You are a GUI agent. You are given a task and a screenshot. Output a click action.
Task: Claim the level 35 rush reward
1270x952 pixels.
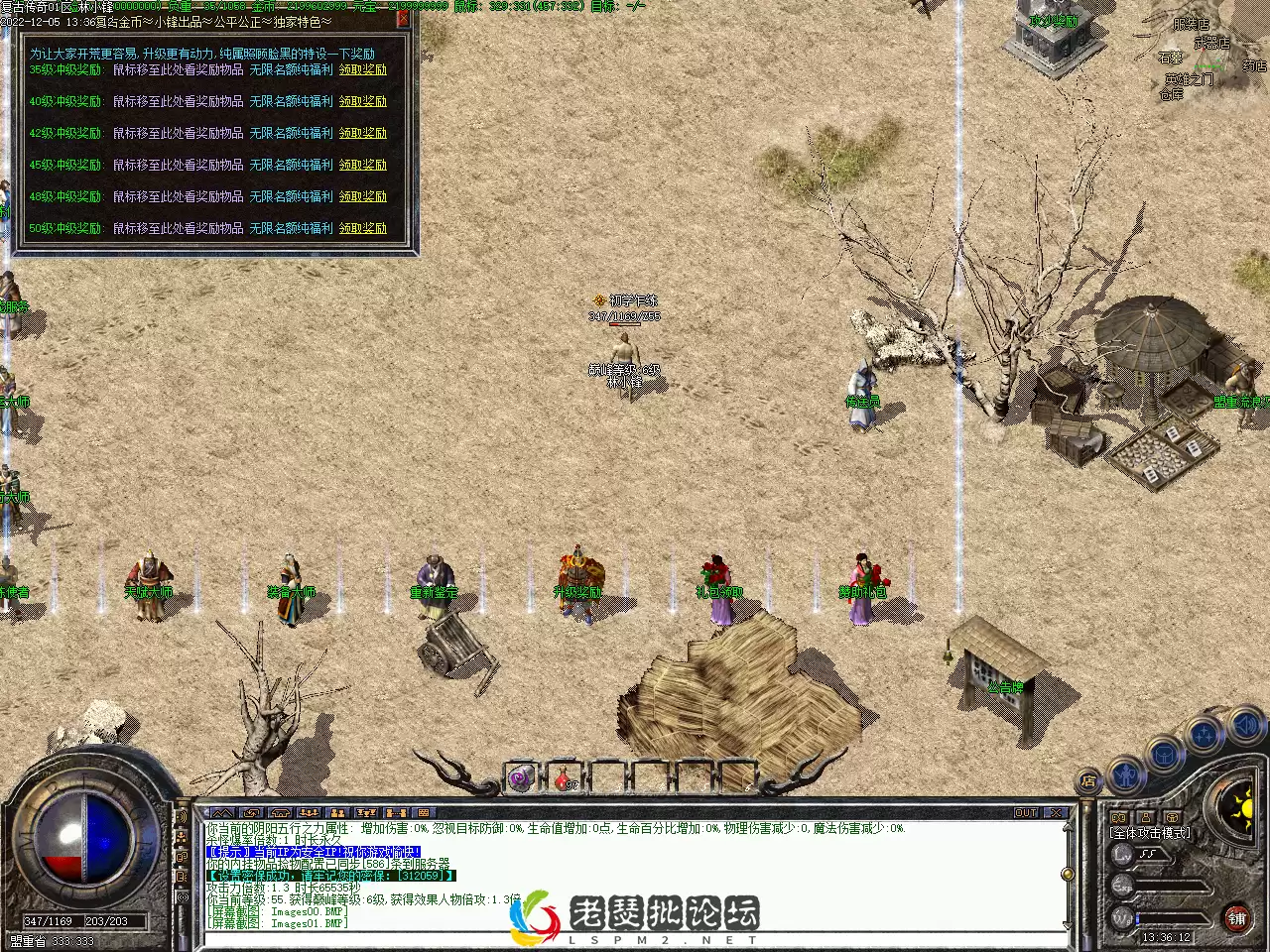pyautogui.click(x=363, y=70)
